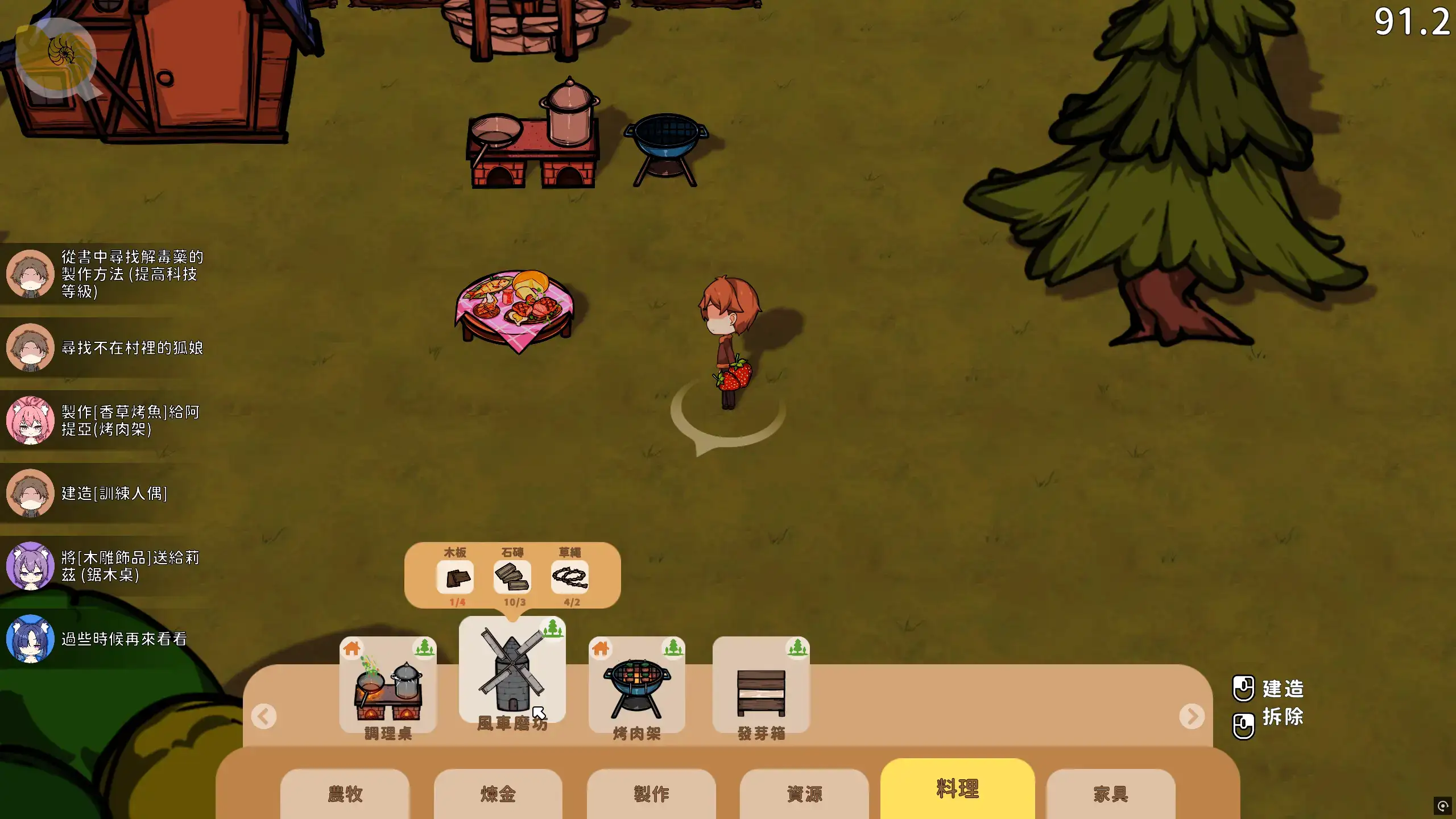This screenshot has width=1456, height=819.
Task: Select the 製作 category tab
Action: point(651,793)
